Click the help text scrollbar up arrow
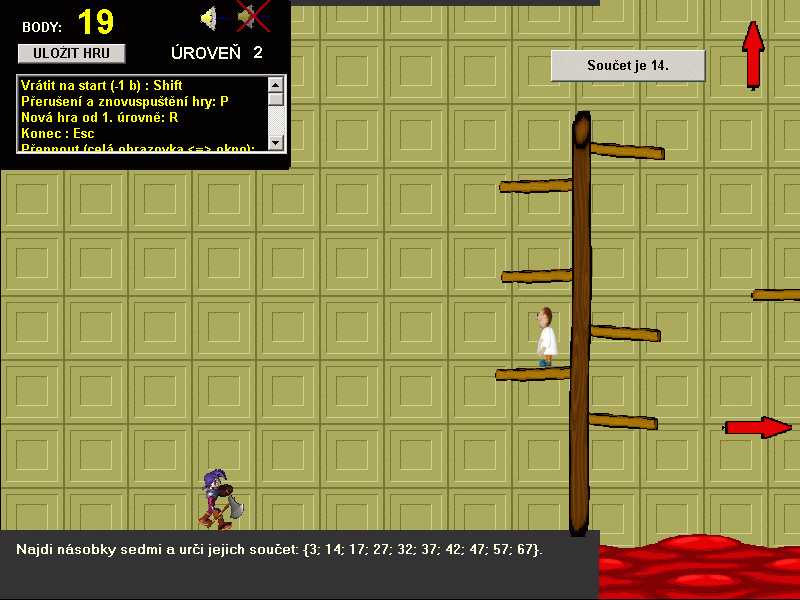The height and width of the screenshot is (600, 800). [x=276, y=84]
